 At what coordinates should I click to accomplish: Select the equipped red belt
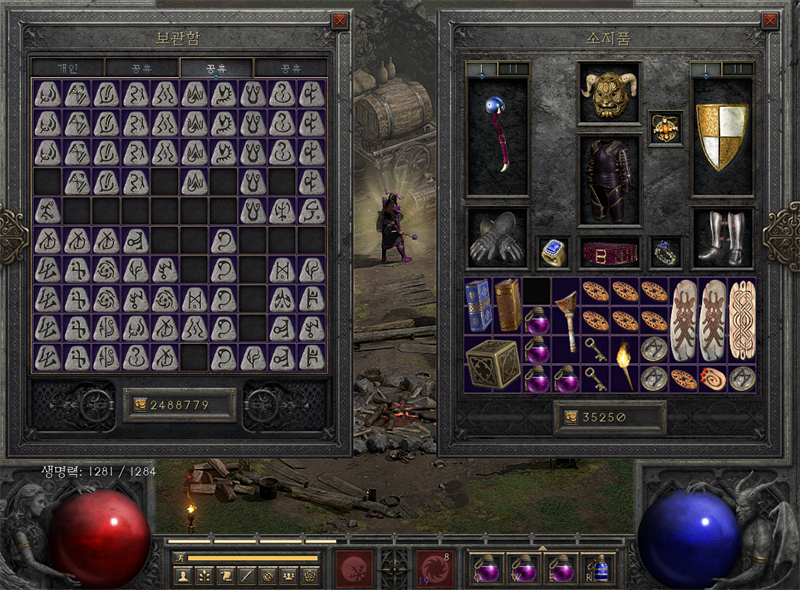click(x=609, y=252)
